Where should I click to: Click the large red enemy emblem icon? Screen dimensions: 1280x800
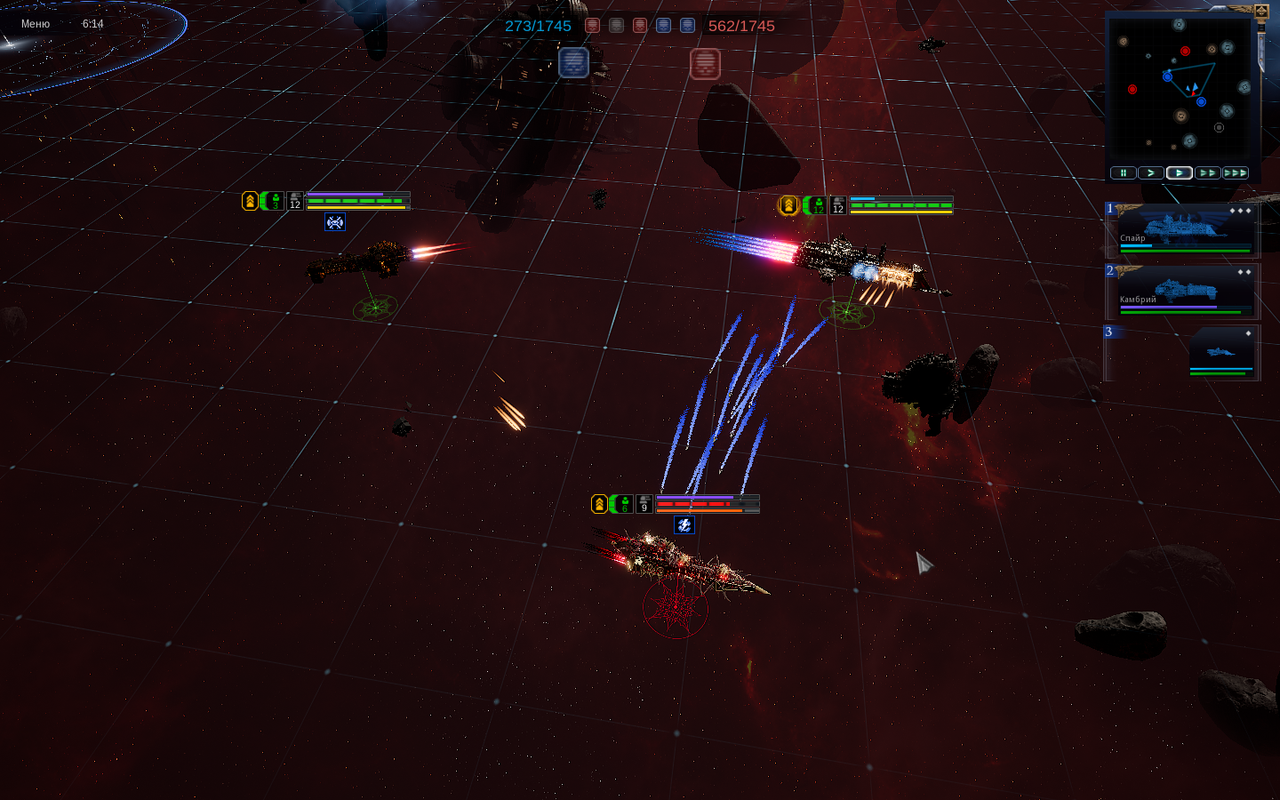pyautogui.click(x=705, y=63)
